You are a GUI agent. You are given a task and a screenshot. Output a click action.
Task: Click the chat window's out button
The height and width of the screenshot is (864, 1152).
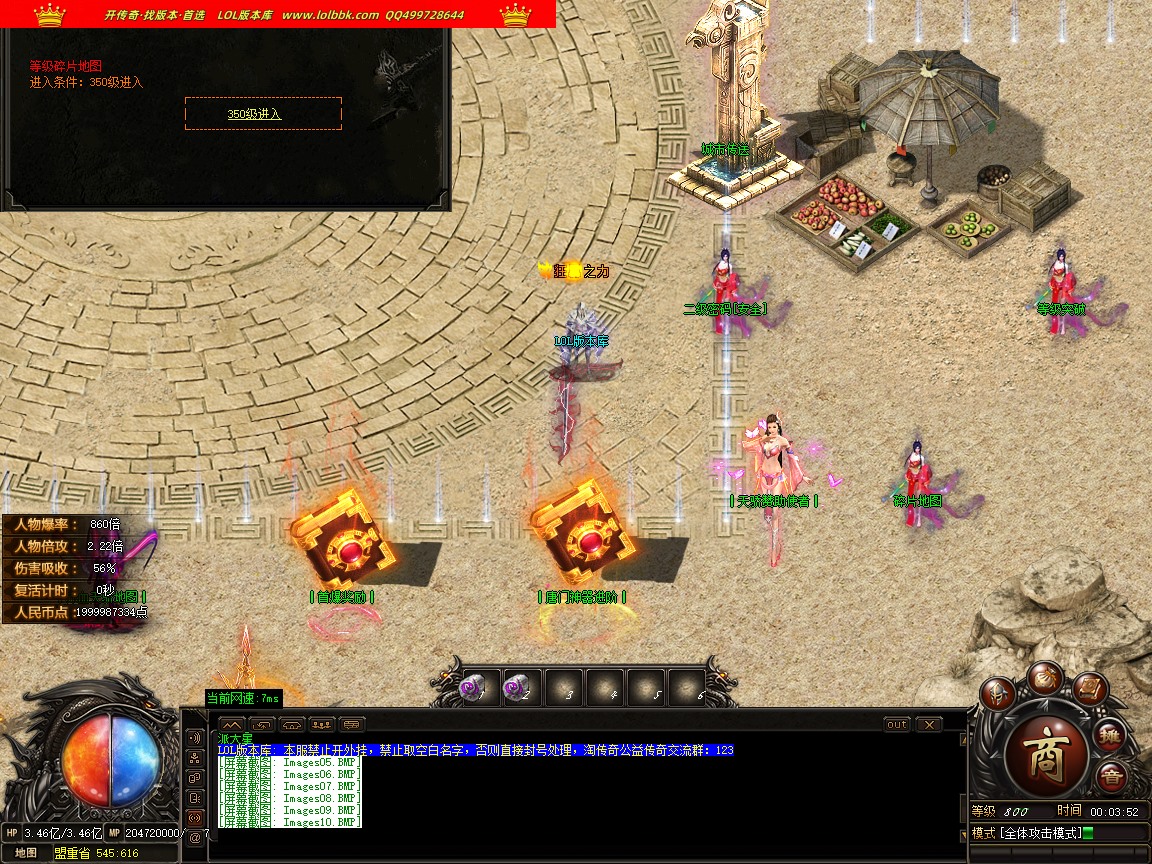(897, 724)
